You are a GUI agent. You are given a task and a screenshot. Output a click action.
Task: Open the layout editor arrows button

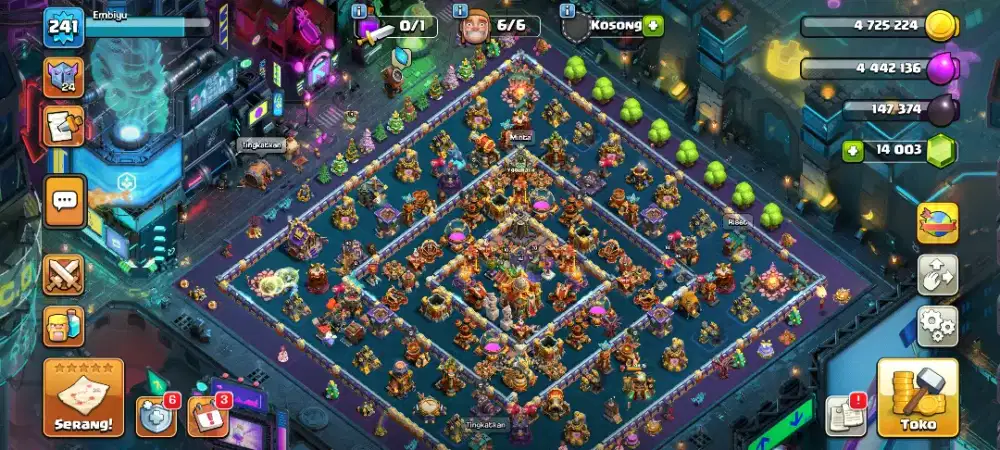(x=938, y=274)
